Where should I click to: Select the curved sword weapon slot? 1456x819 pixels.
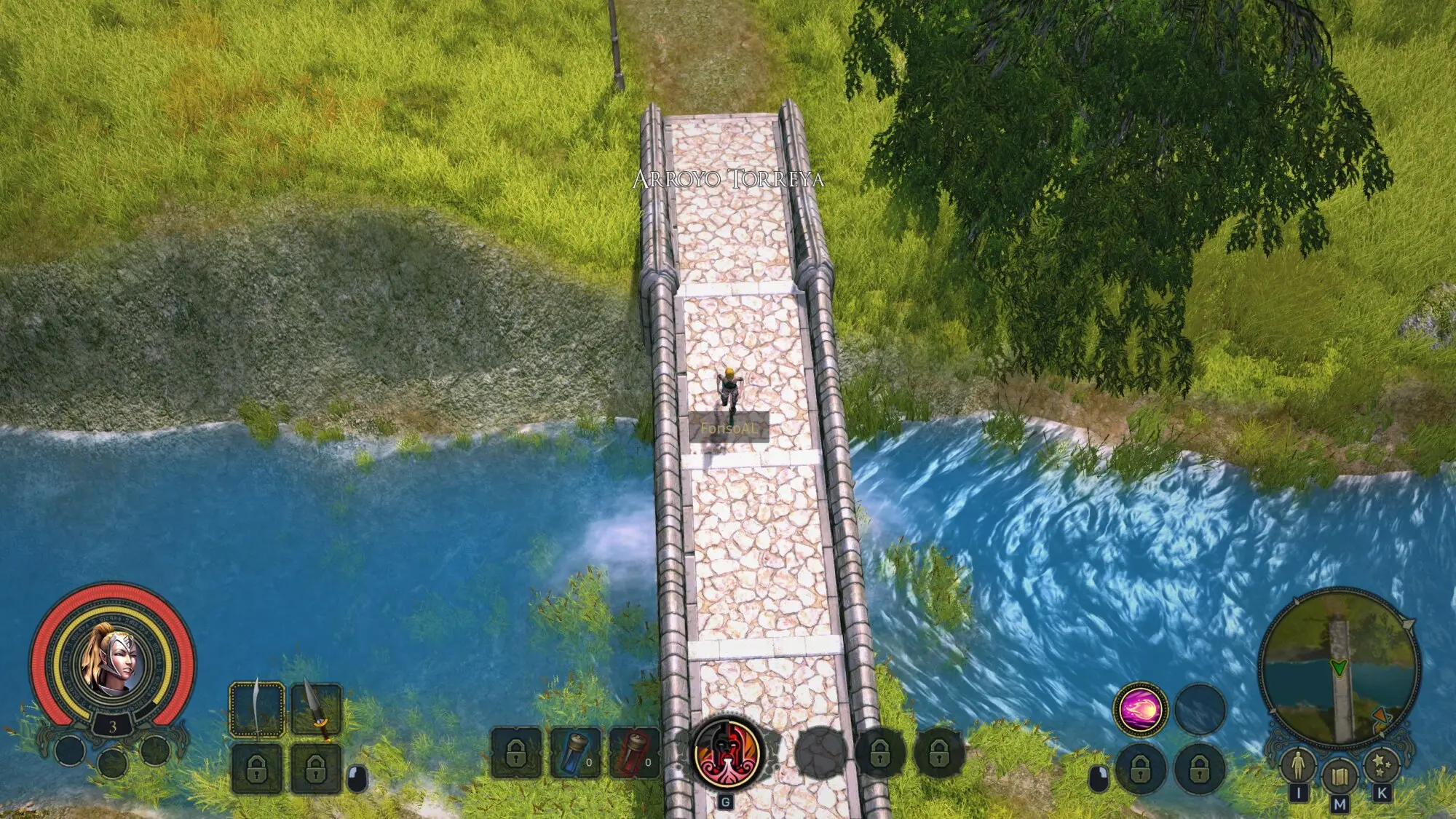[x=257, y=708]
